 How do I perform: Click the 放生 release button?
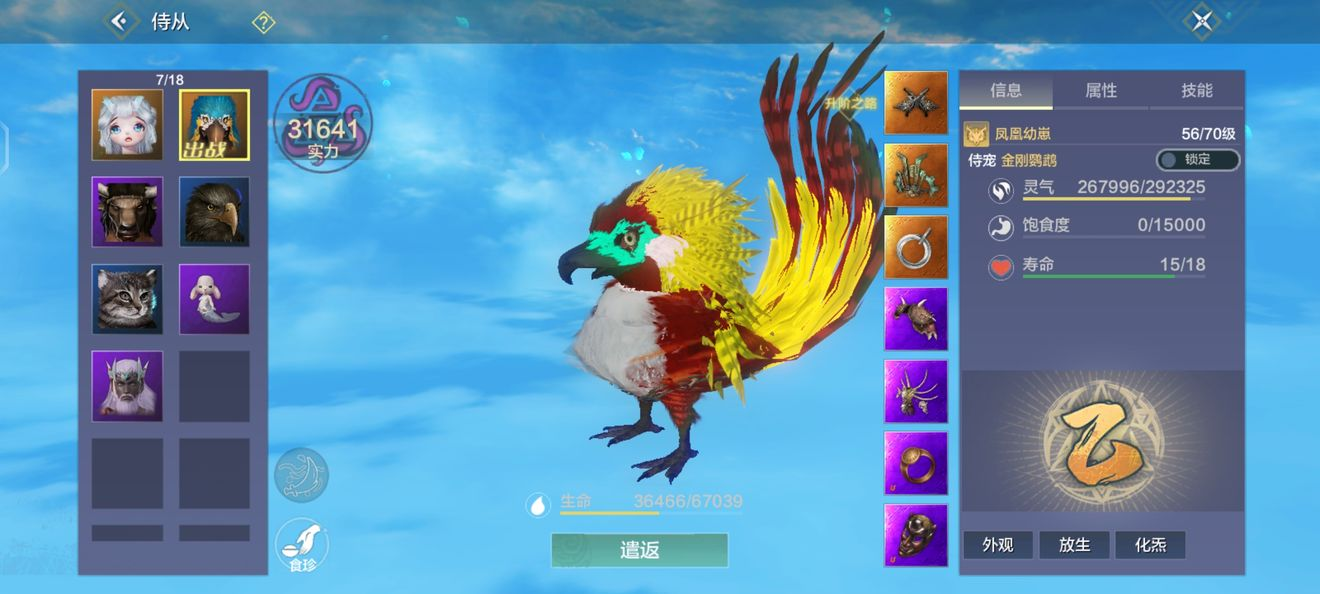(1074, 545)
